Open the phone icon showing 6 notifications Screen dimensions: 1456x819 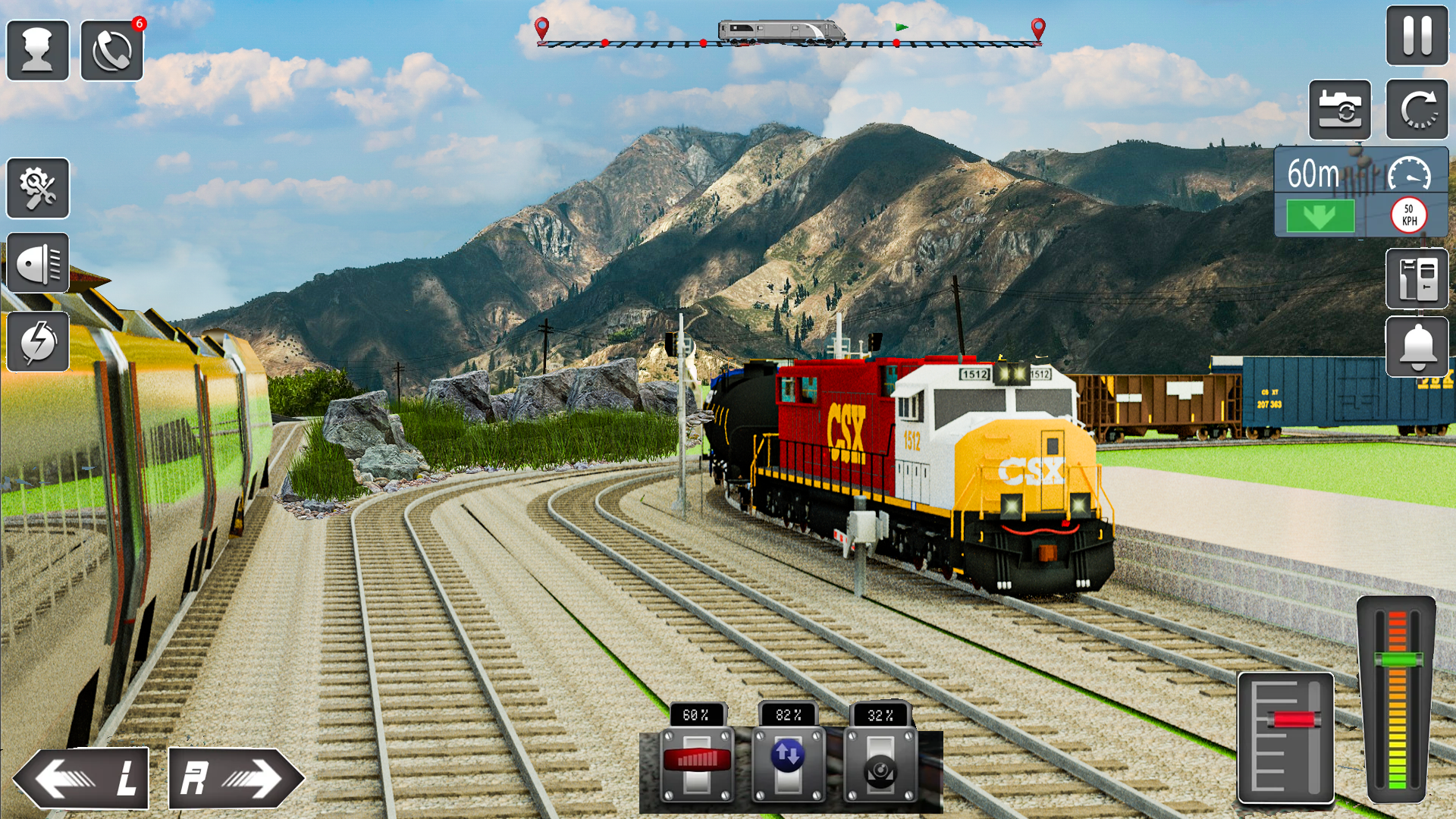112,48
